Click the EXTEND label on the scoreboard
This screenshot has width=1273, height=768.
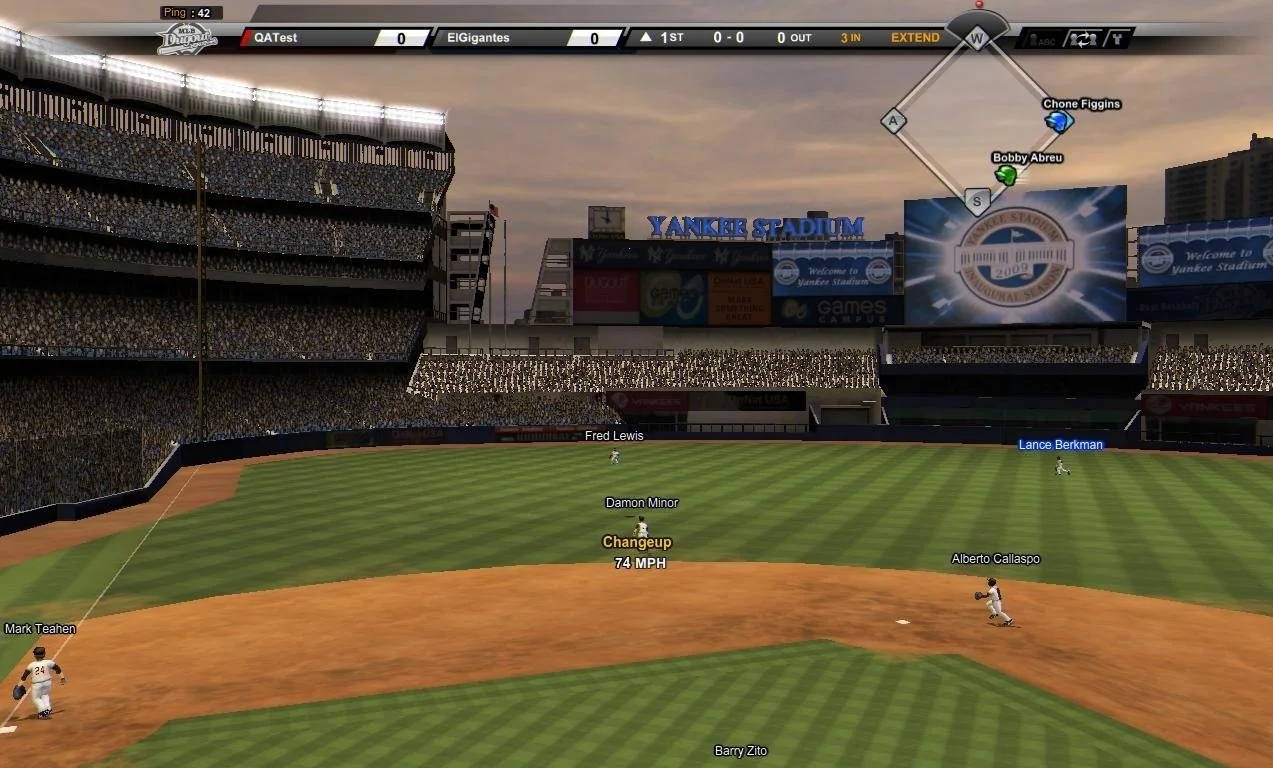(x=915, y=38)
